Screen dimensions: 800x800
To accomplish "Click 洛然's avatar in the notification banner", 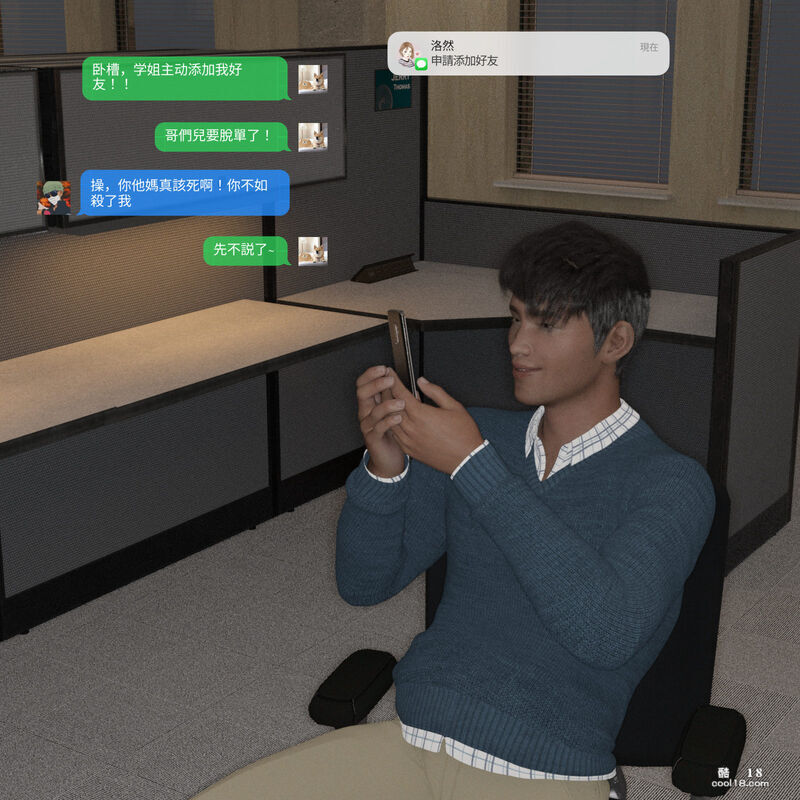I will point(407,51).
